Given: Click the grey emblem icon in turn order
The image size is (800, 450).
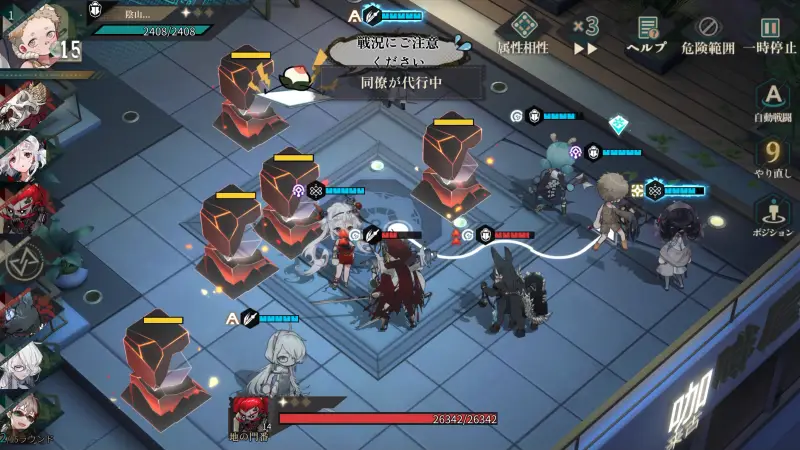Looking at the screenshot, I should pyautogui.click(x=22, y=263).
